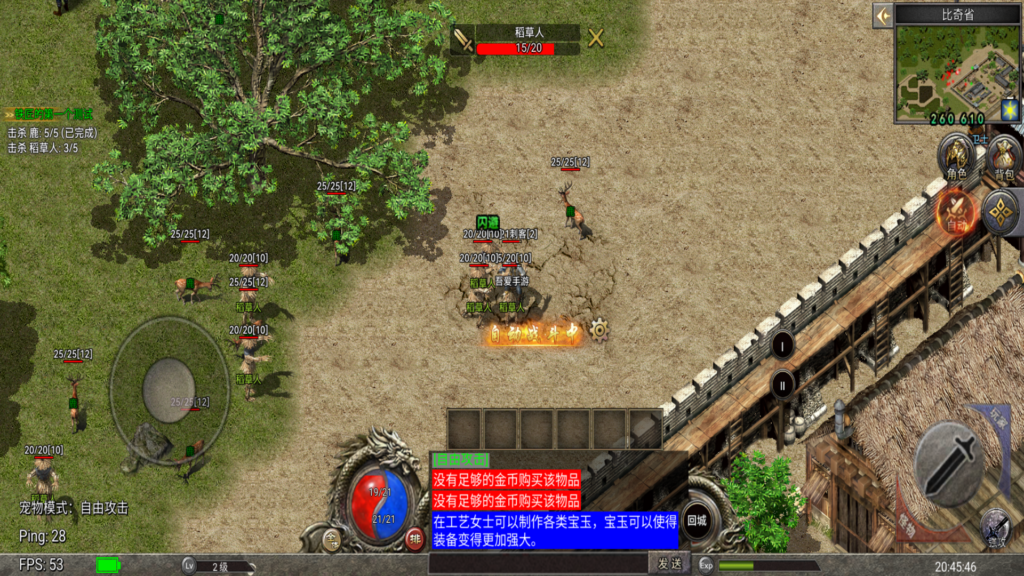Select the 怪物 monster target mode
The height and width of the screenshot is (576, 1024).
(x=906, y=520)
